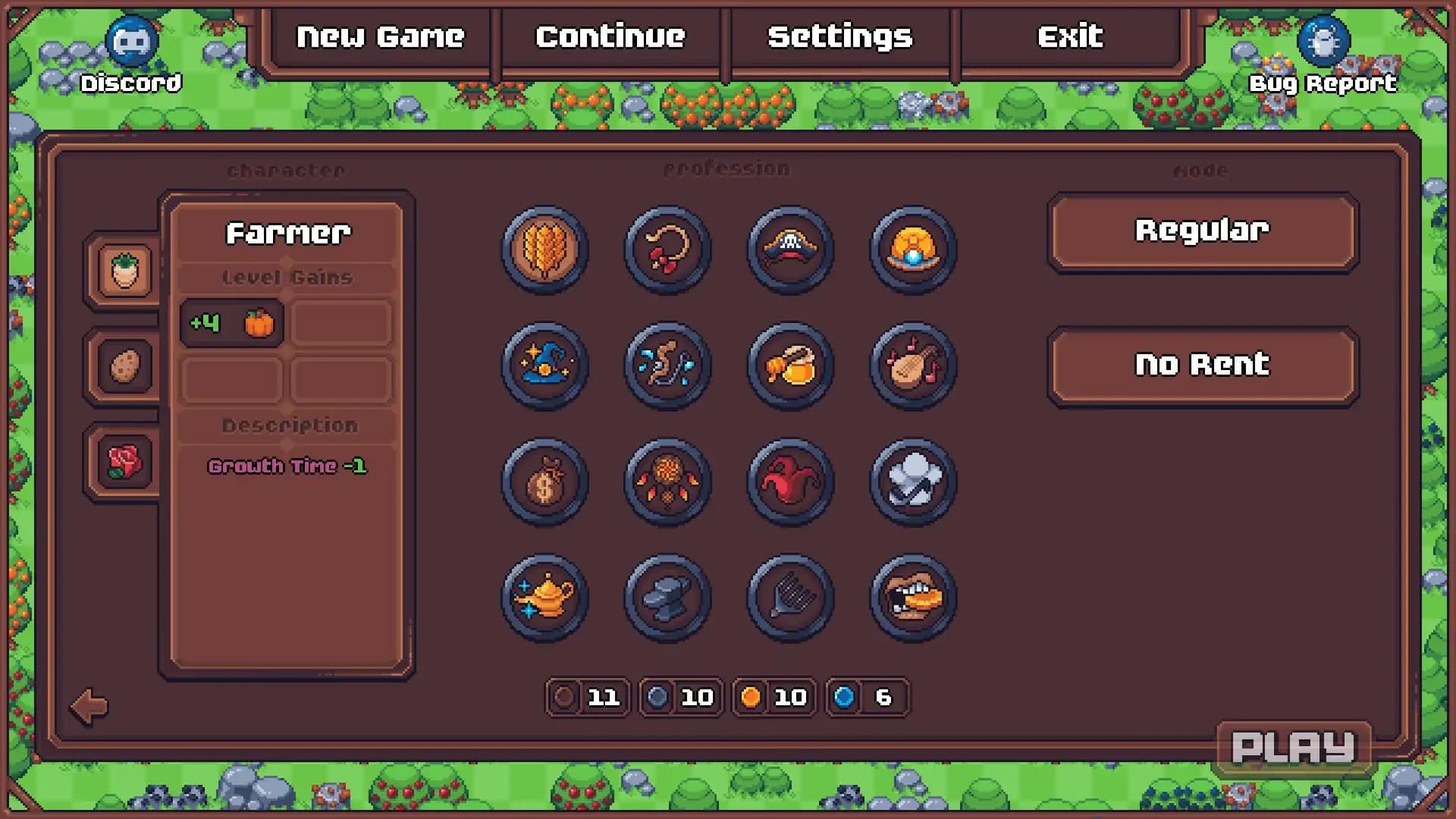
Task: Choose the chef hat profession icon
Action: (x=912, y=482)
